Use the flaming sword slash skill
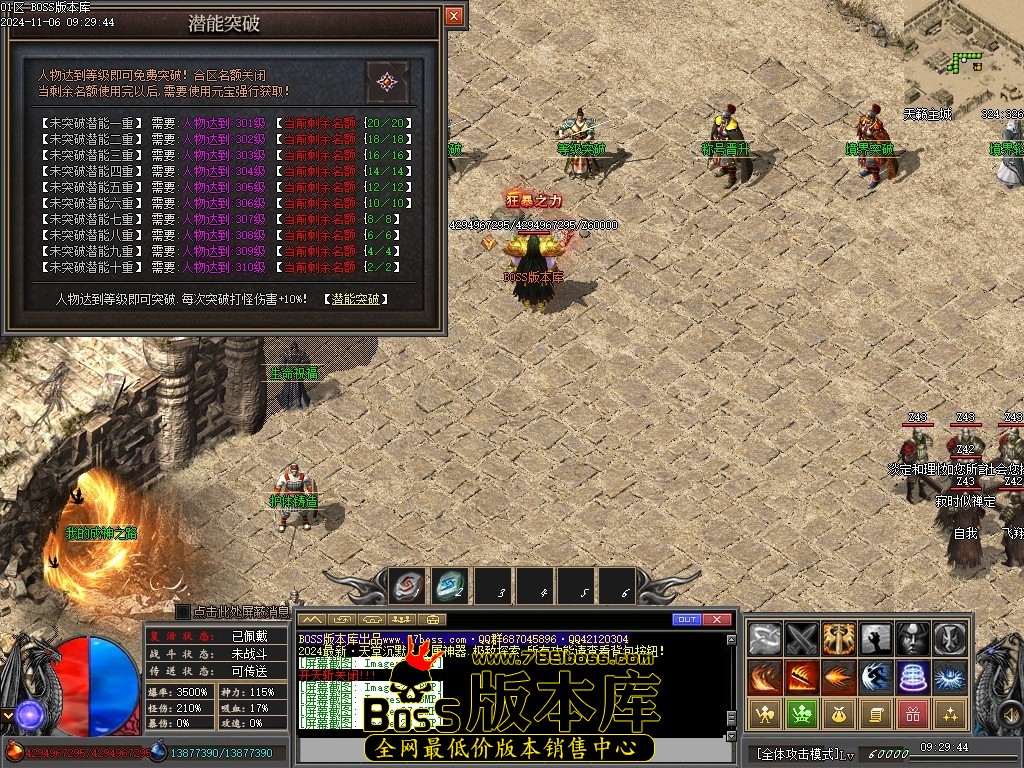Viewport: 1024px width, 768px height. click(802, 677)
